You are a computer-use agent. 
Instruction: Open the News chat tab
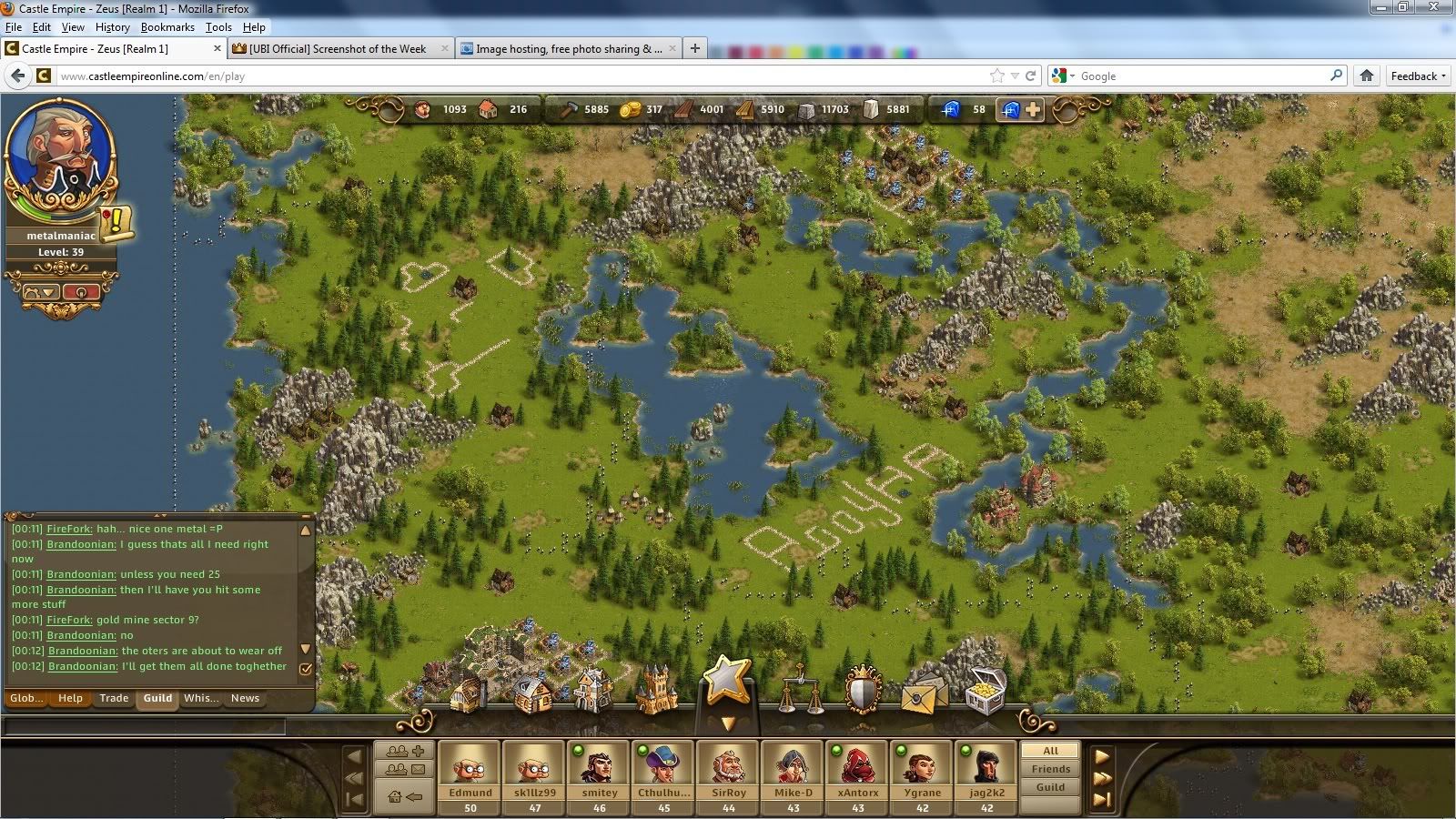[245, 698]
